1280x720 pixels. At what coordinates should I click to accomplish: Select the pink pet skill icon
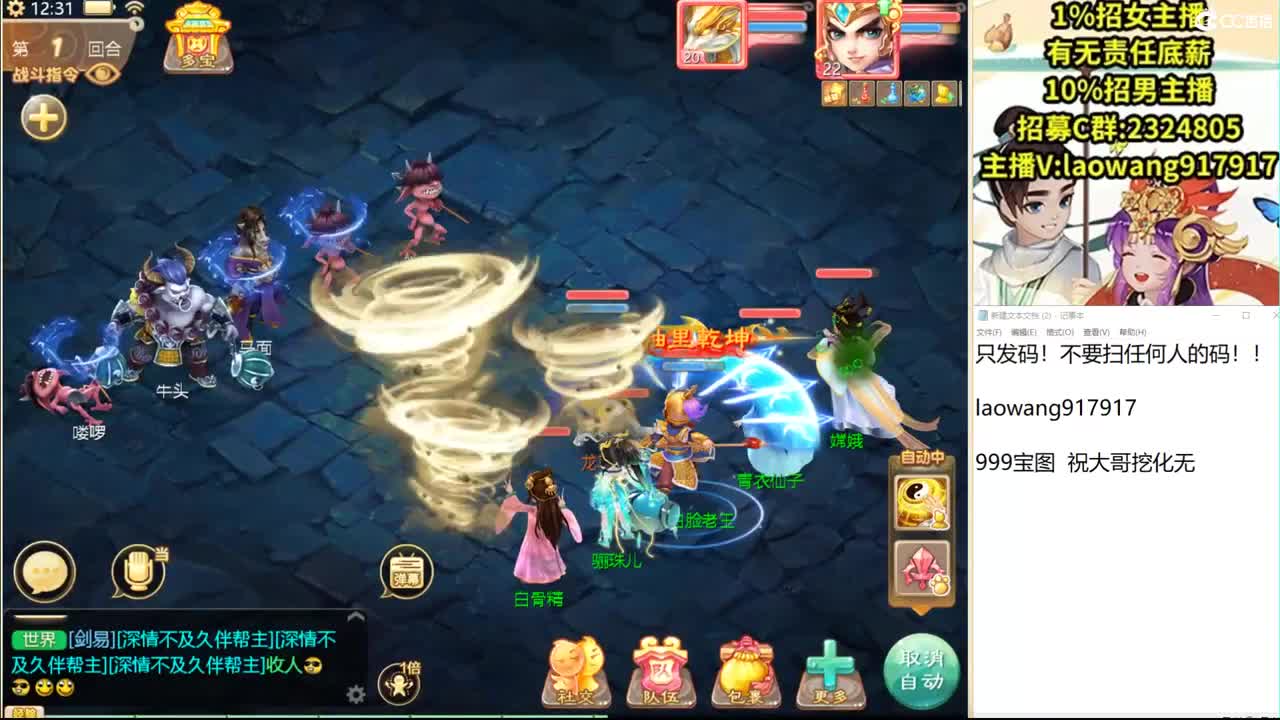pos(921,570)
